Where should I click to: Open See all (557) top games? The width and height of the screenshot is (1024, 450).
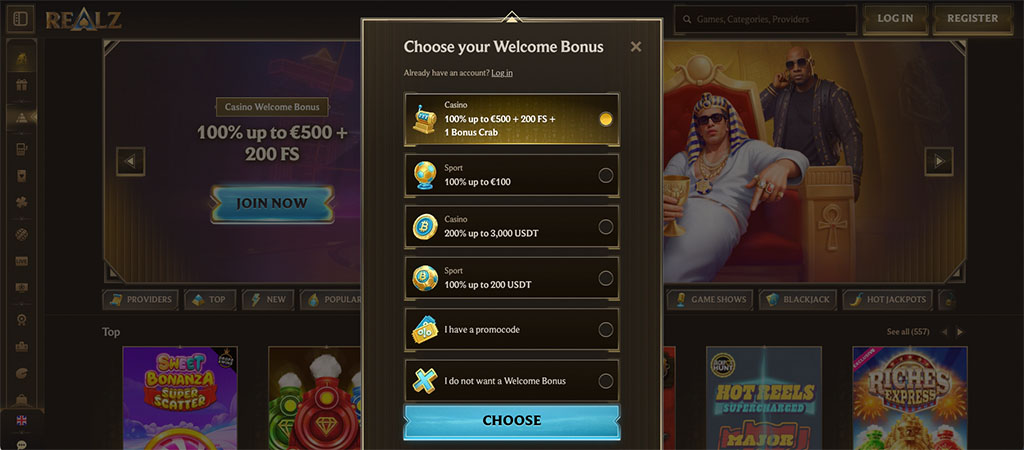coord(907,331)
